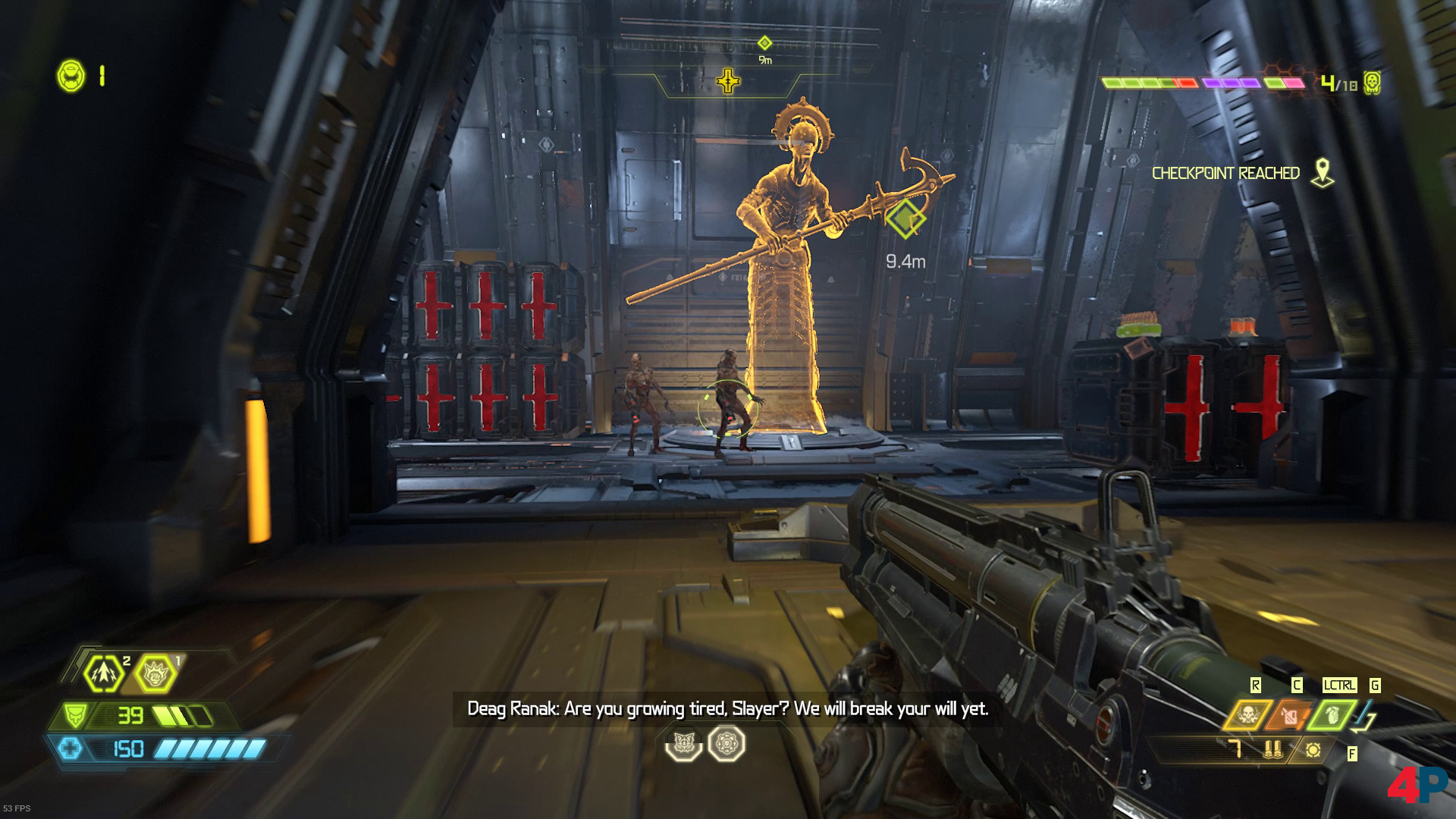The width and height of the screenshot is (1456, 819).
Task: Click the blue health cross icon
Action: [x=71, y=749]
